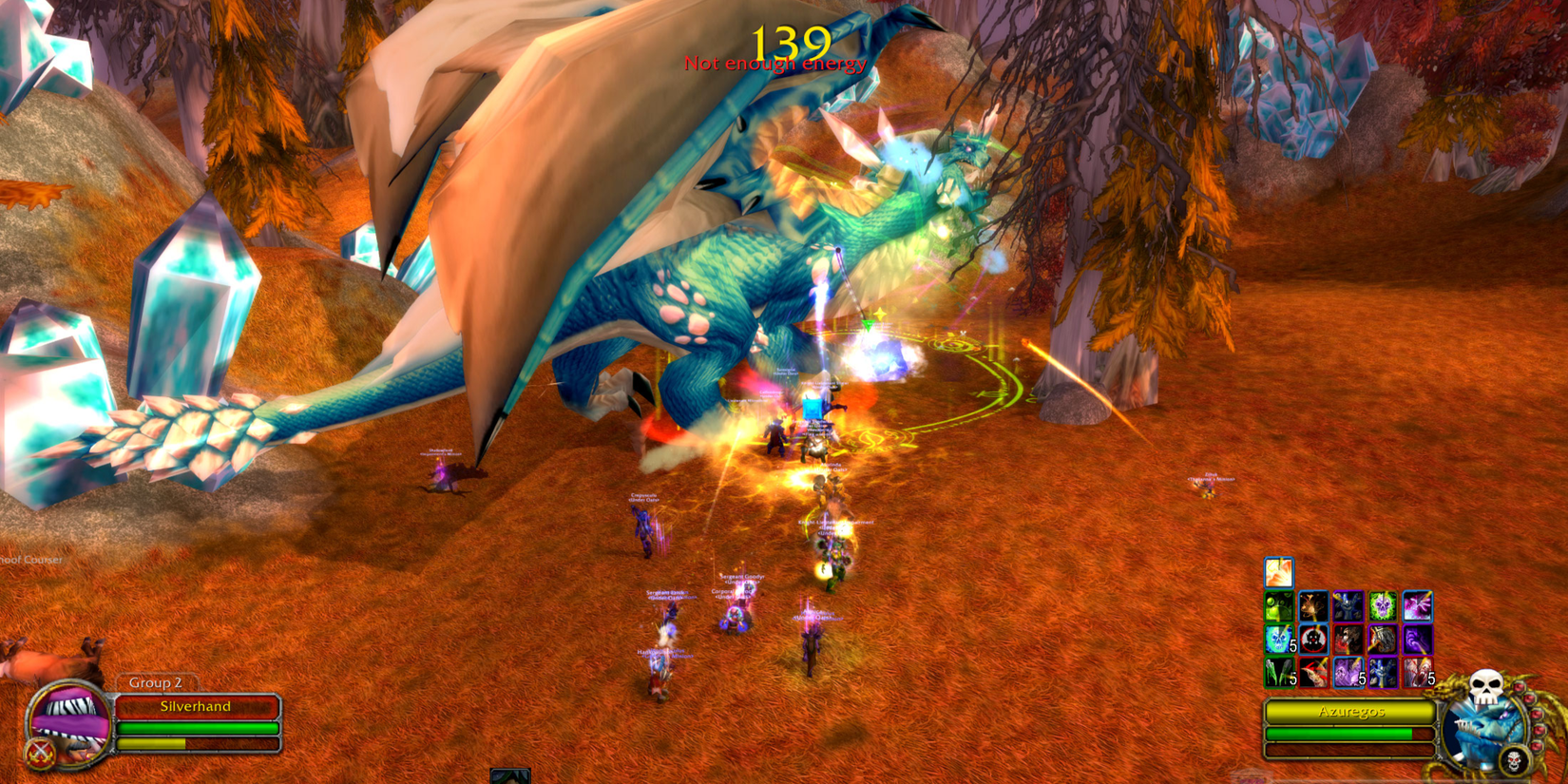Select the Azuregos dragon portrait
Viewport: 1568px width, 784px height.
1482,732
